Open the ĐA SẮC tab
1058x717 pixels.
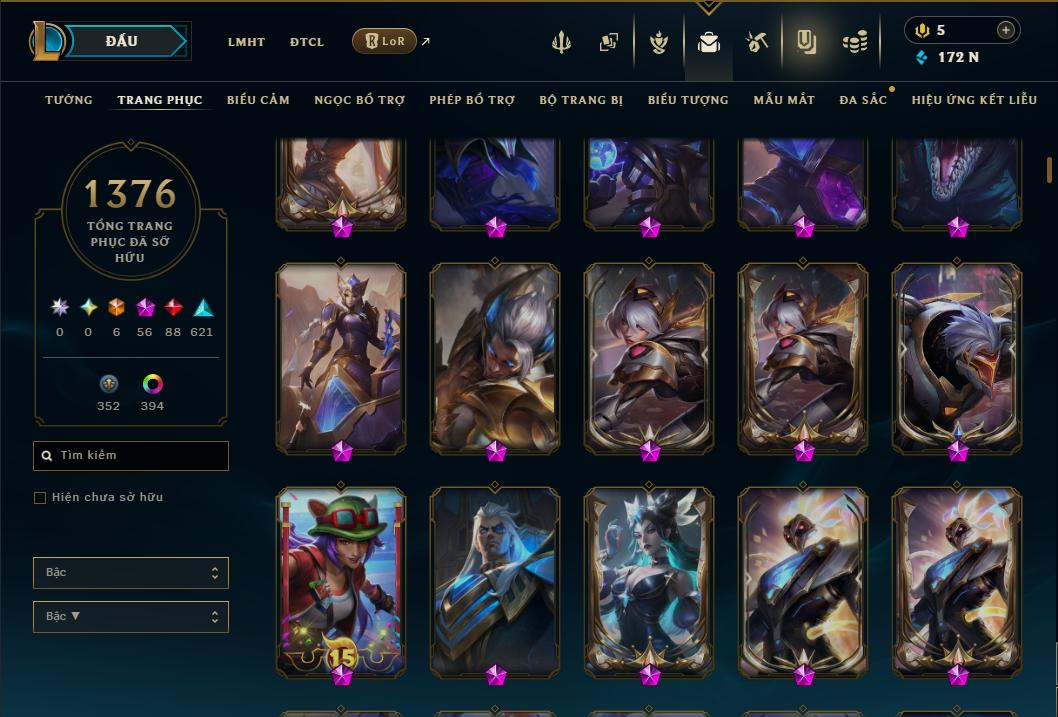coord(863,100)
